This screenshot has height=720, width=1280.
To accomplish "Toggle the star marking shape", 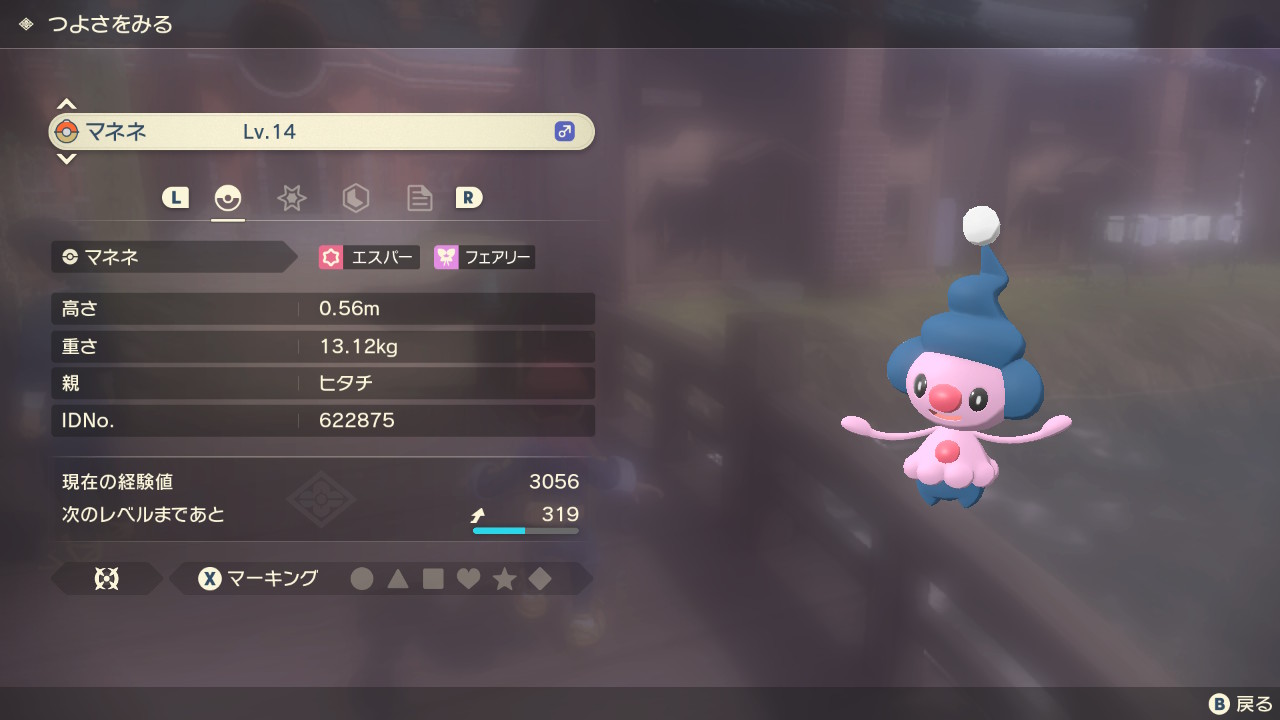I will [504, 578].
